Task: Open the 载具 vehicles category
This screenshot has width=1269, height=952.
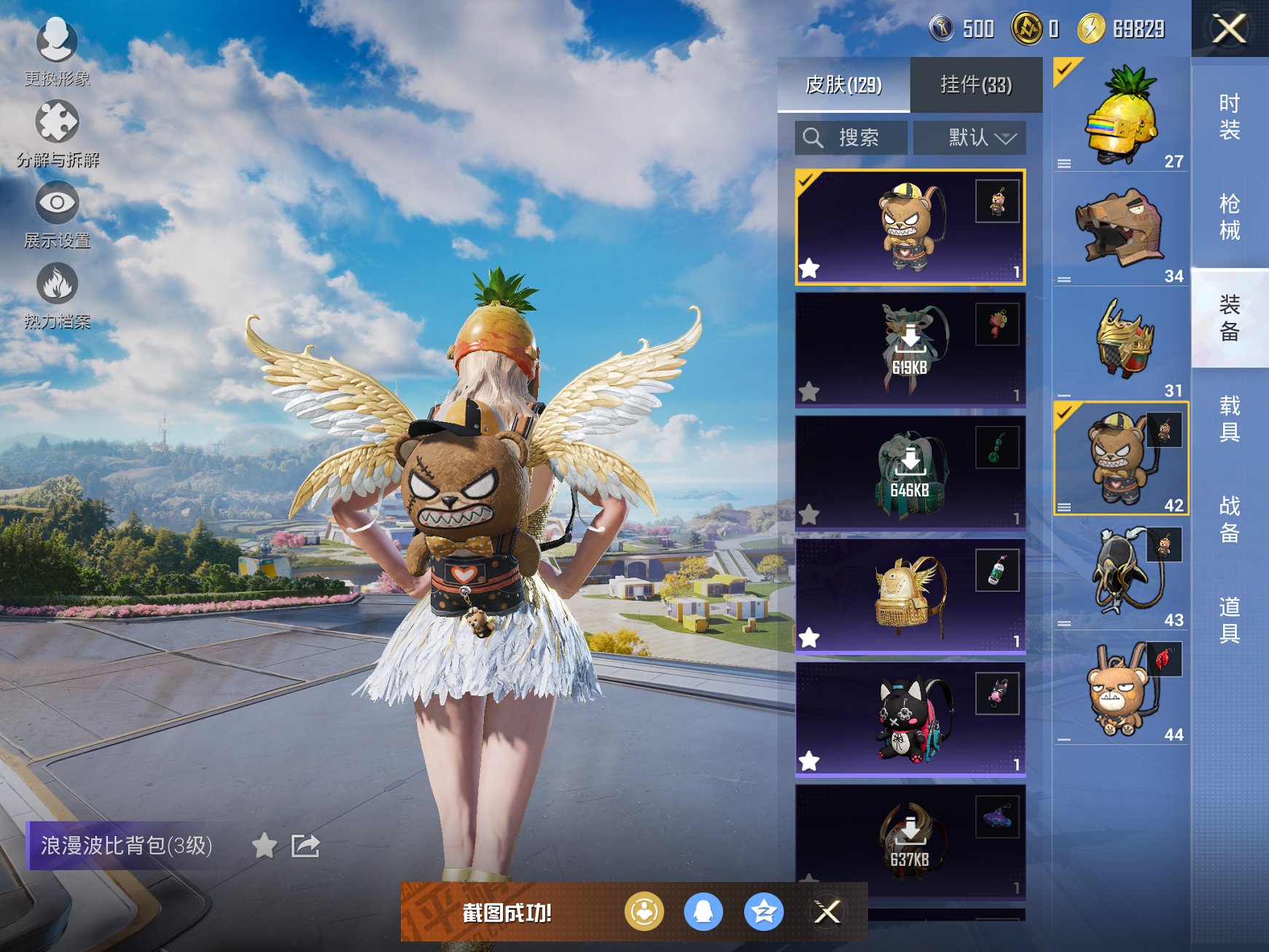Action: point(1229,418)
